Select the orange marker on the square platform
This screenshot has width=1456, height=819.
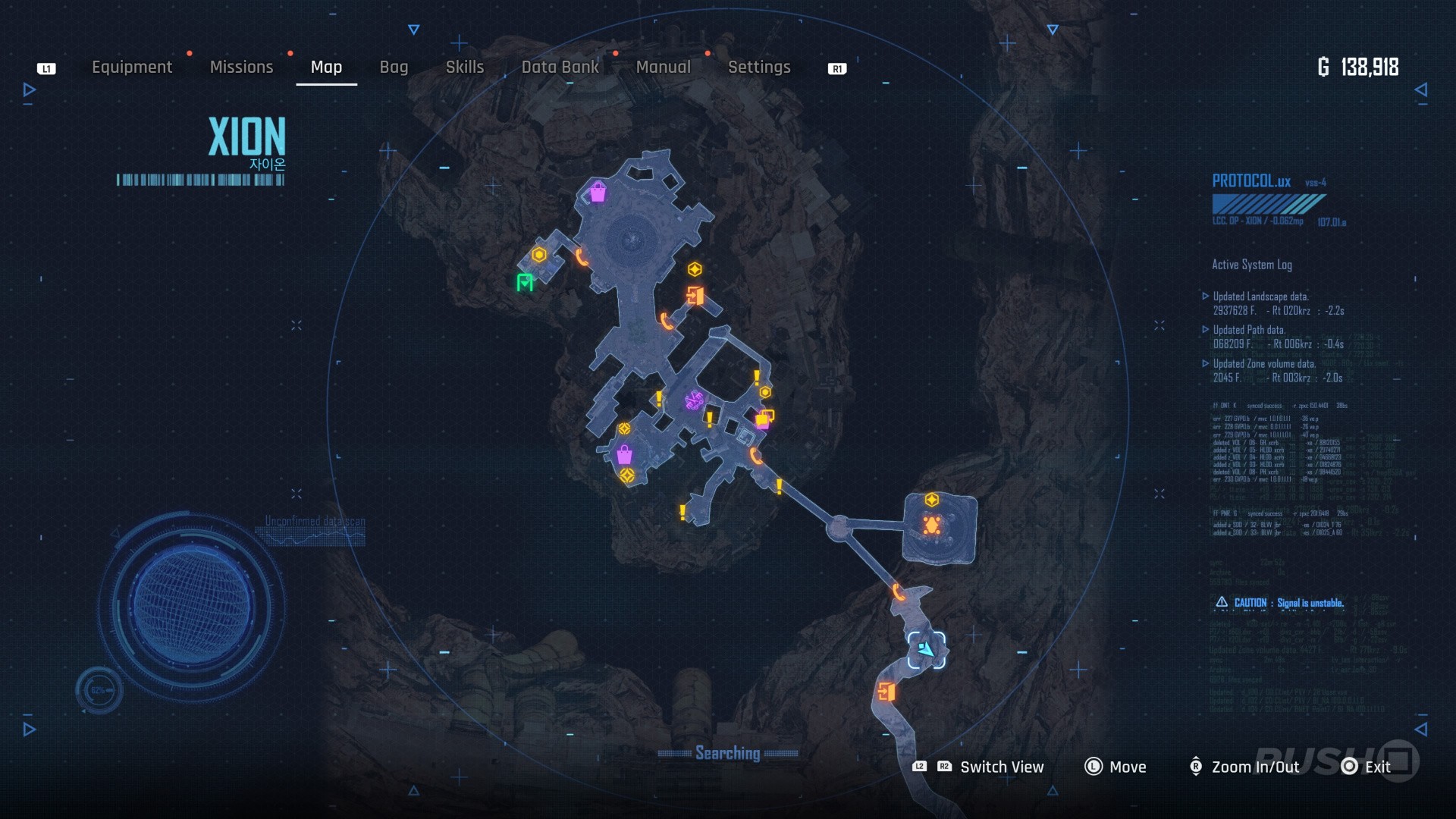(x=932, y=525)
